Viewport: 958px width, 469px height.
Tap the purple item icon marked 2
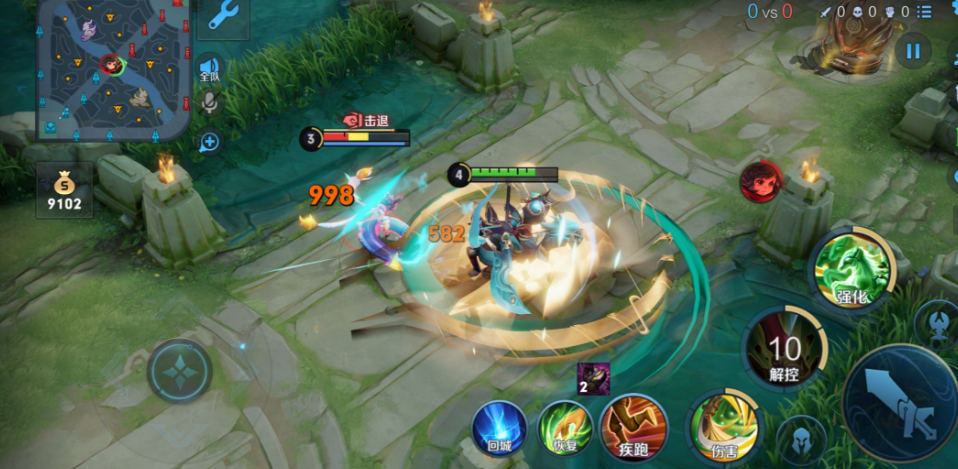(592, 379)
